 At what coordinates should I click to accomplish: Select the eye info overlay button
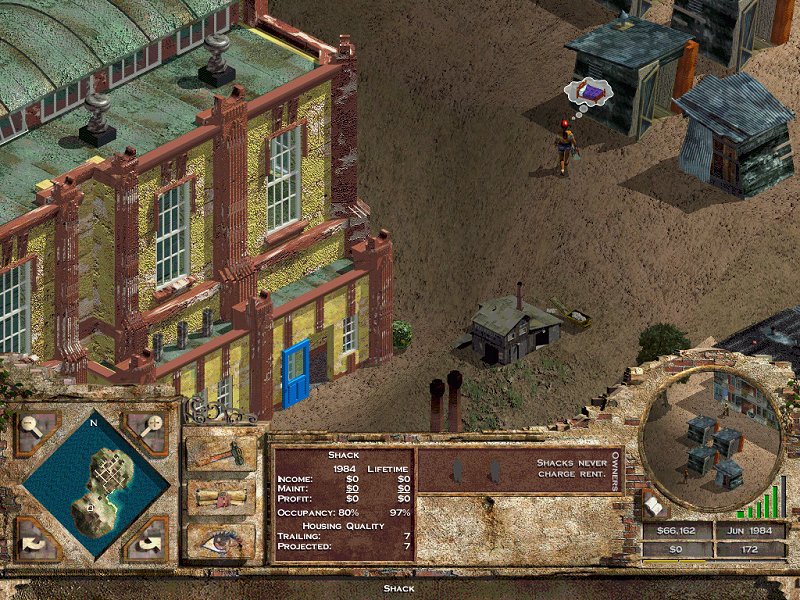pyautogui.click(x=220, y=539)
